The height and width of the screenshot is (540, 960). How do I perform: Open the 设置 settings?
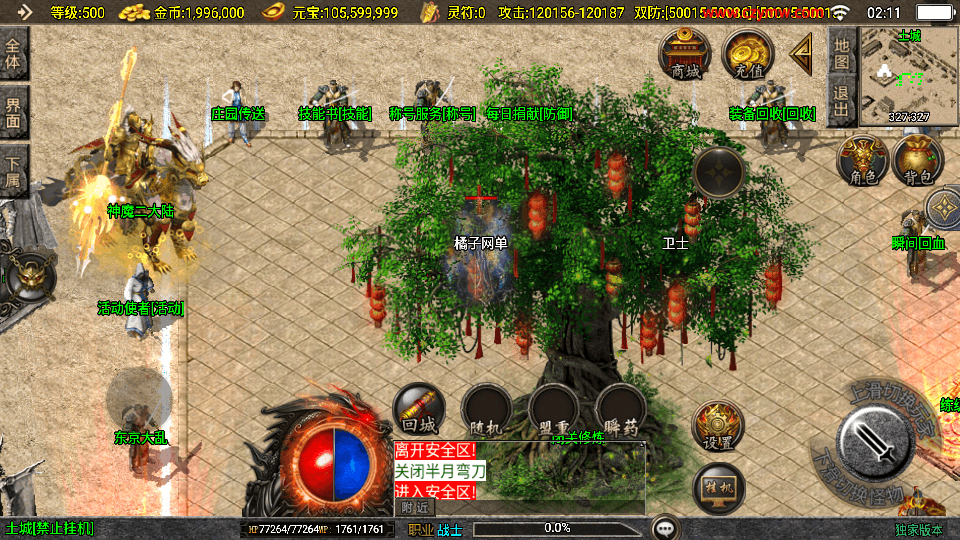pyautogui.click(x=718, y=426)
